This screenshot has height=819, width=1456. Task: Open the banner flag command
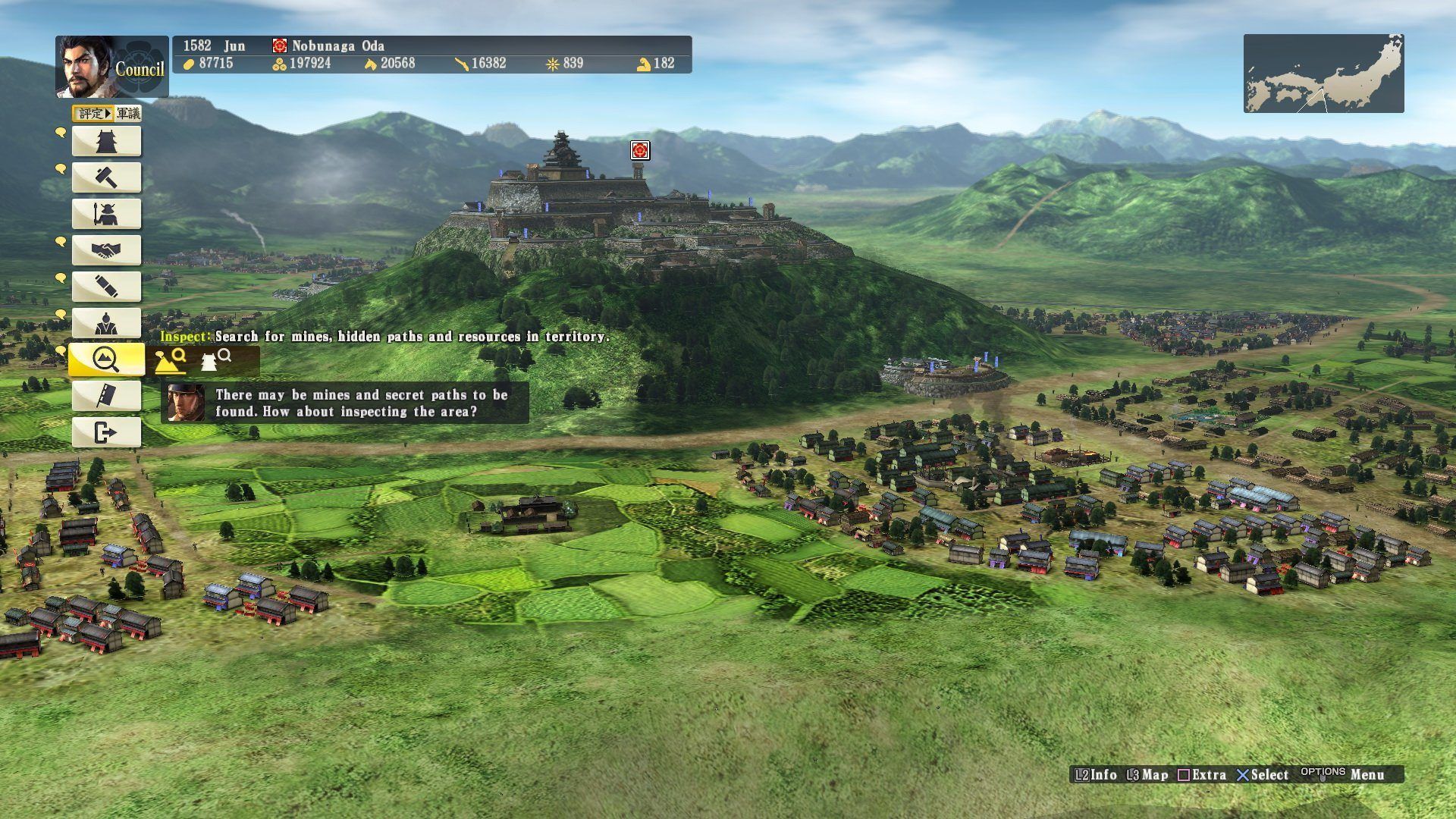tap(106, 396)
